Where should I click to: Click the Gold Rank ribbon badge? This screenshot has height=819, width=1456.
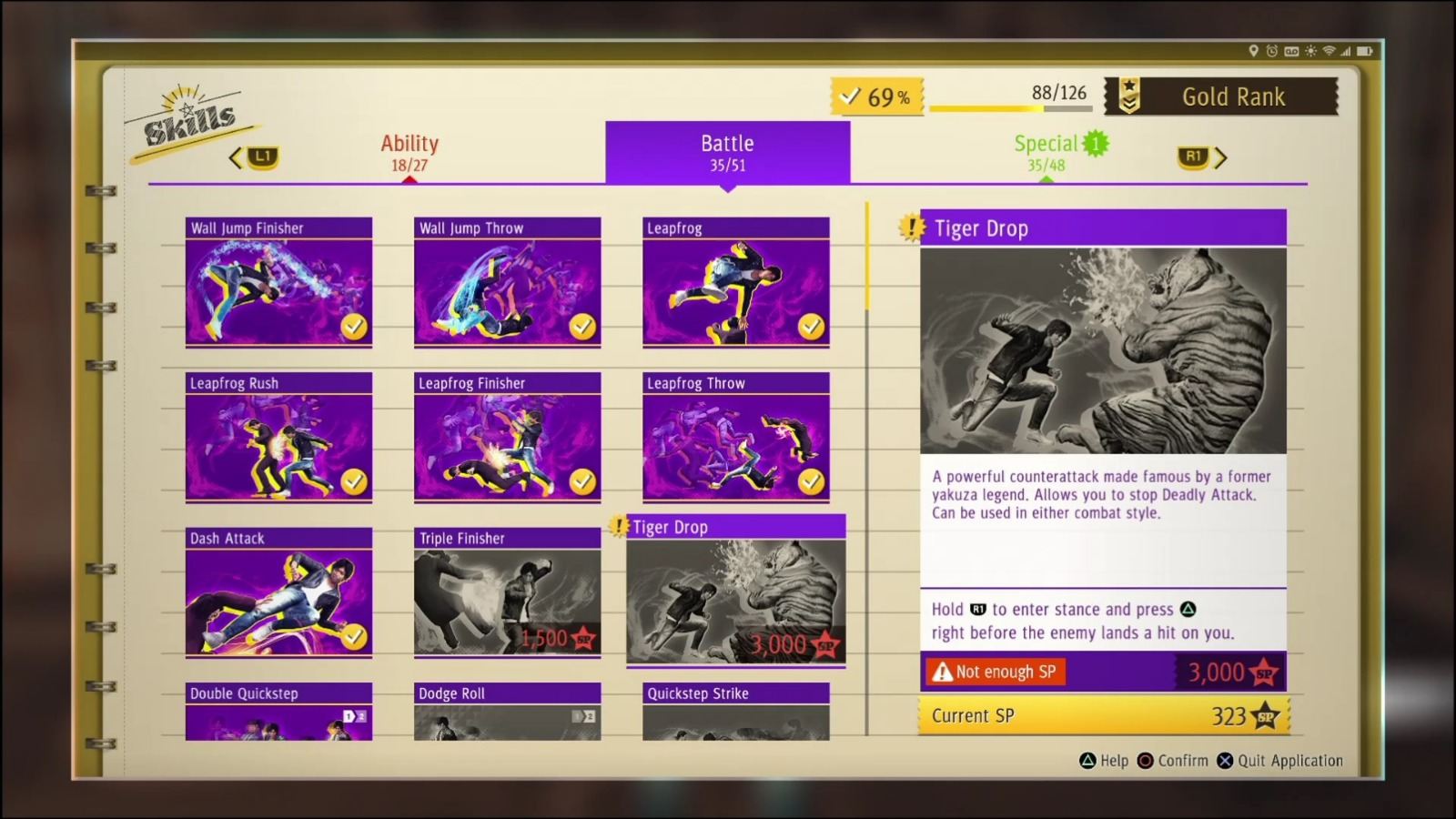point(1129,96)
